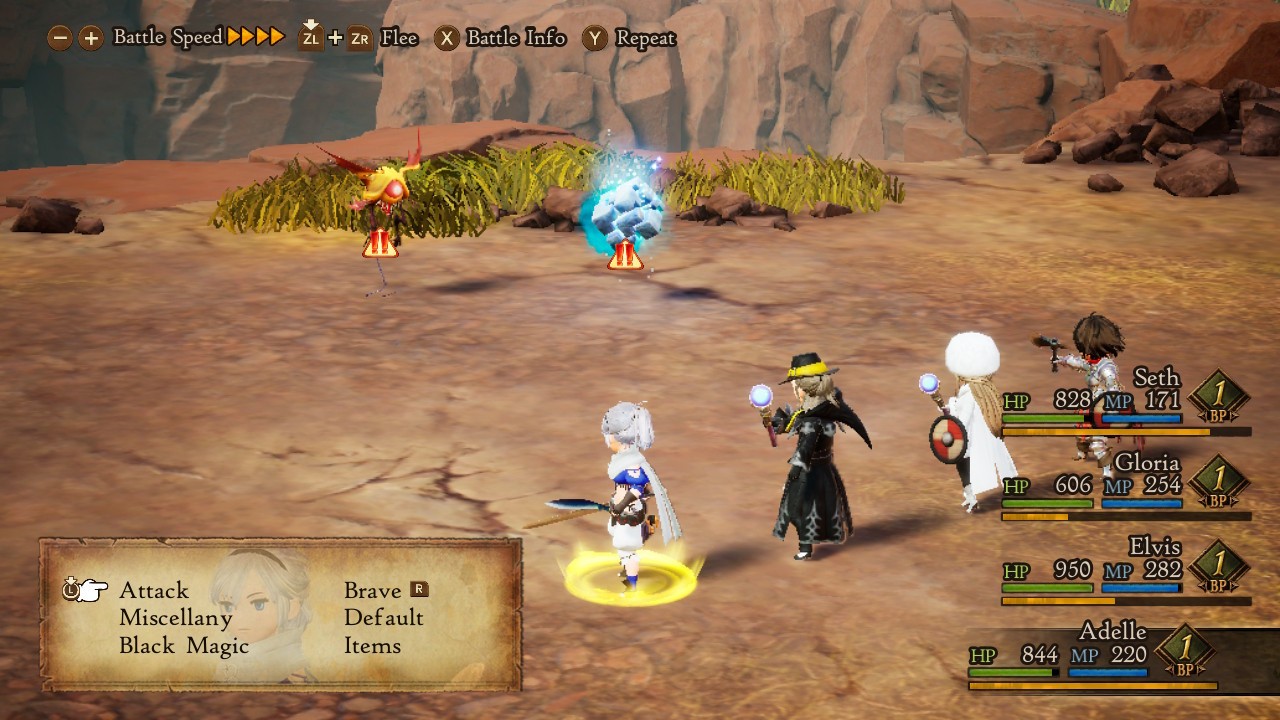This screenshot has width=1280, height=720.
Task: Select the Brave command
Action: click(373, 590)
